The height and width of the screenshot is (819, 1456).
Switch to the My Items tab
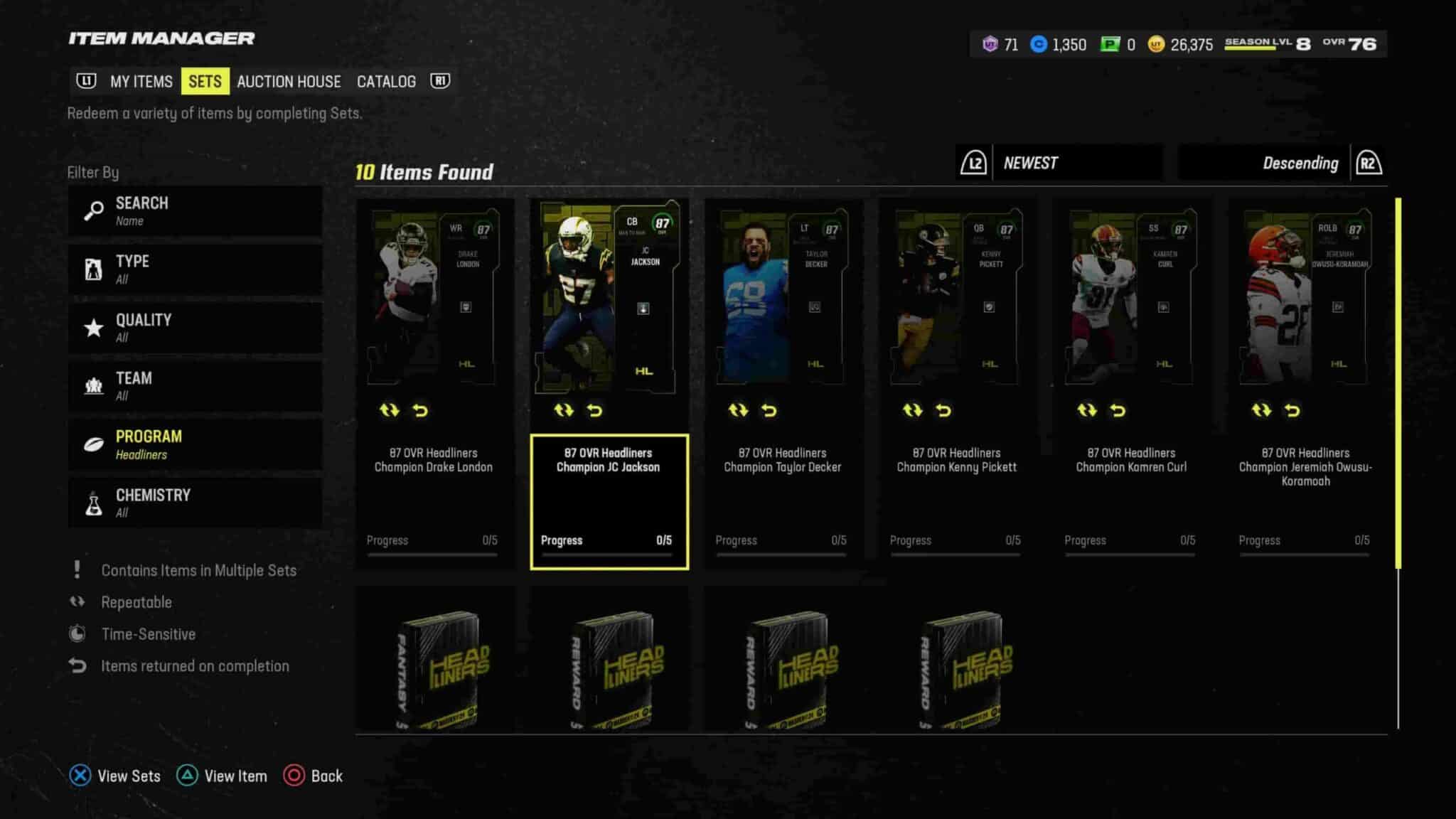pos(141,82)
